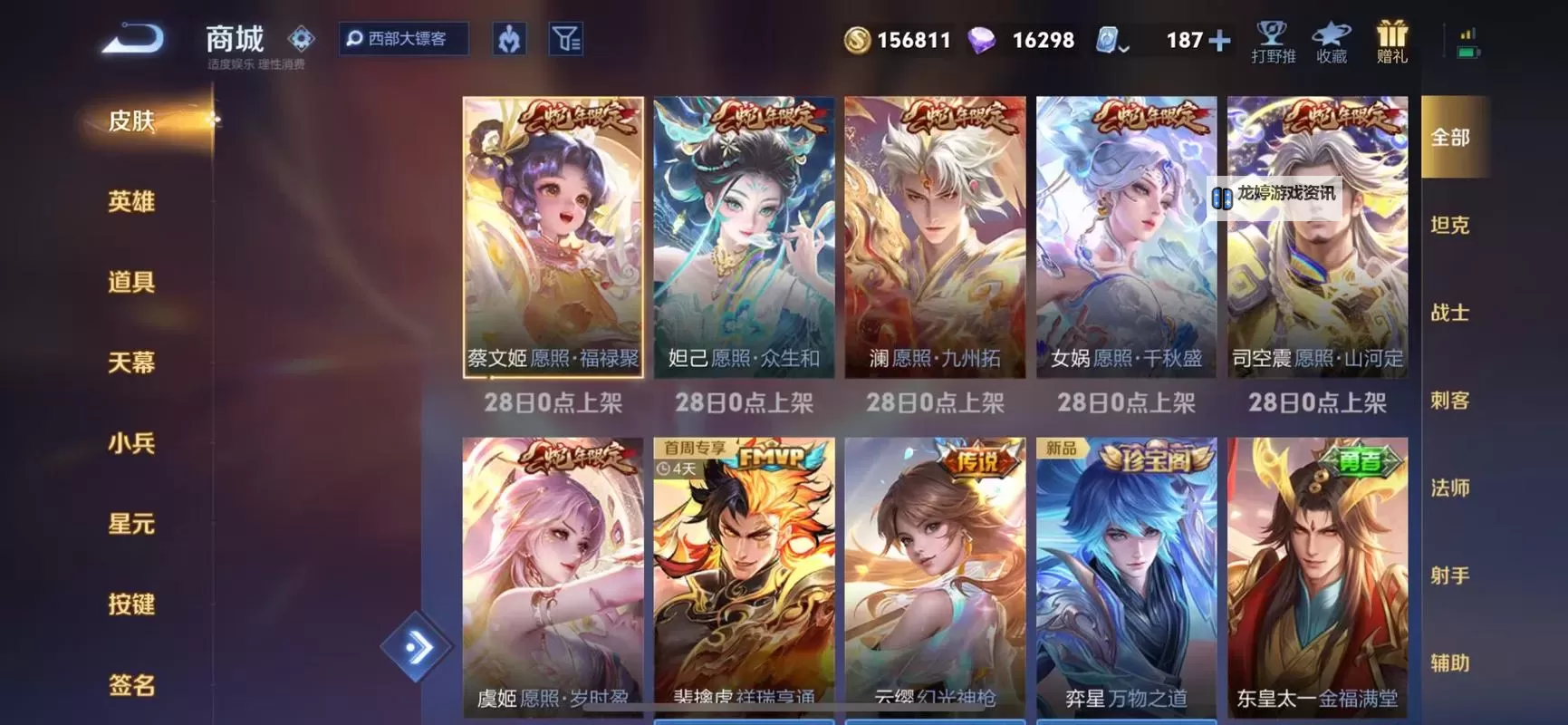The height and width of the screenshot is (725, 1568).
Task: Open 打野推 trophy recommendations
Action: coord(1272,41)
